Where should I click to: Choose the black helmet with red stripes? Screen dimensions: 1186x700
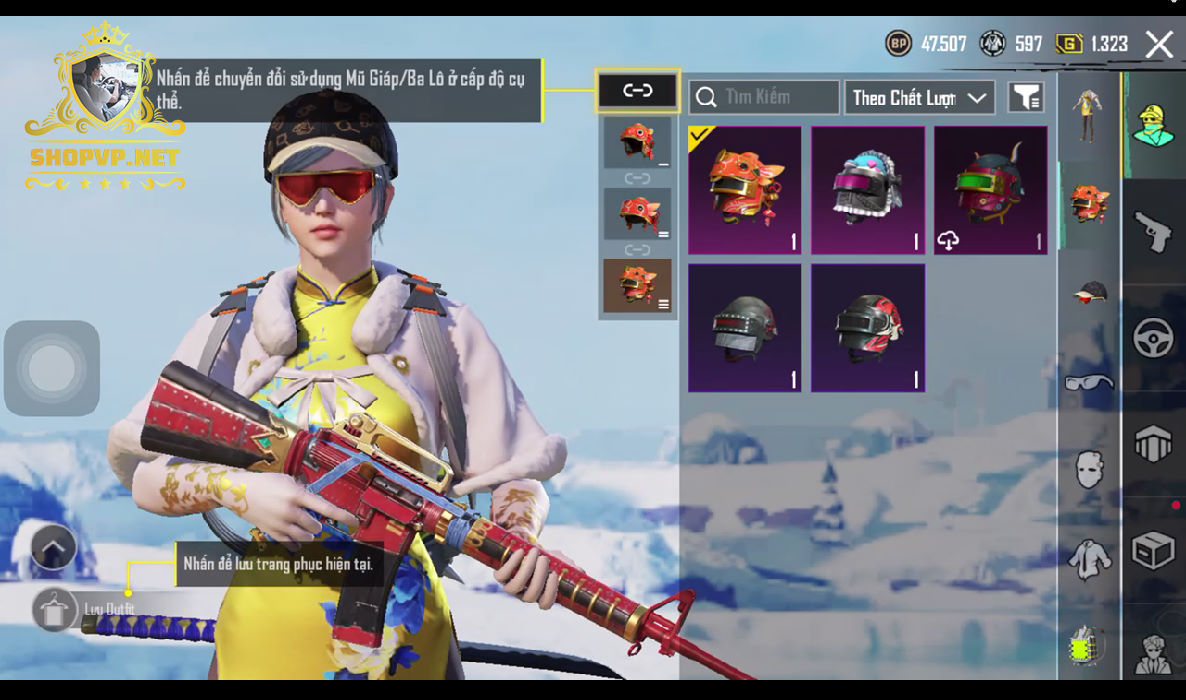[x=867, y=328]
